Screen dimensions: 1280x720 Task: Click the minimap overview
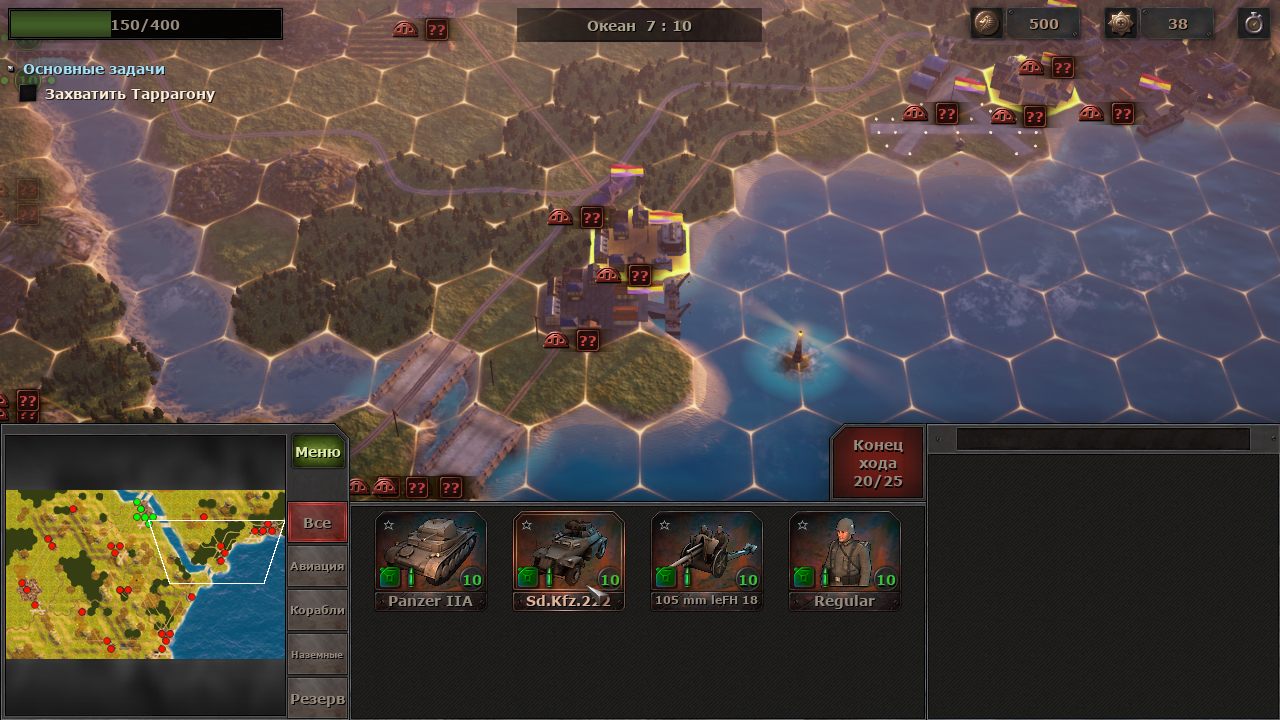(145, 574)
